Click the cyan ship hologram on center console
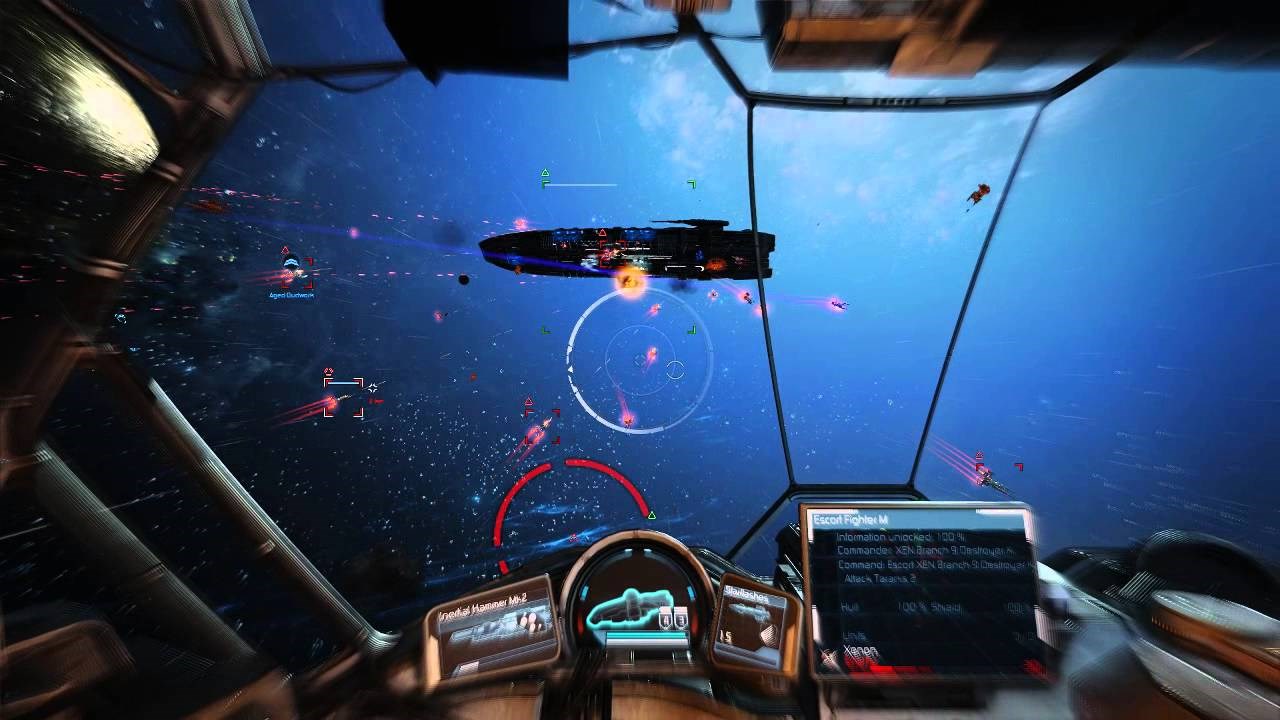Image resolution: width=1280 pixels, height=720 pixels. coord(628,610)
